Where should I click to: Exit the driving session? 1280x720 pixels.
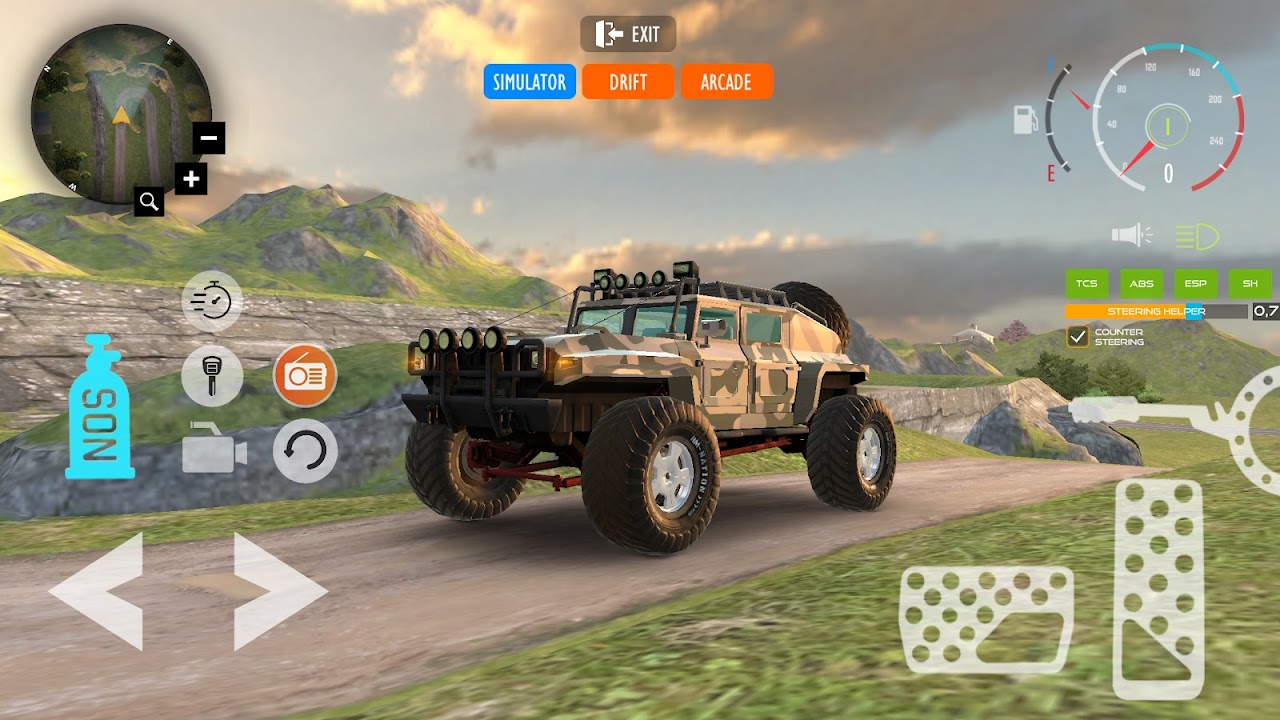pyautogui.click(x=628, y=34)
